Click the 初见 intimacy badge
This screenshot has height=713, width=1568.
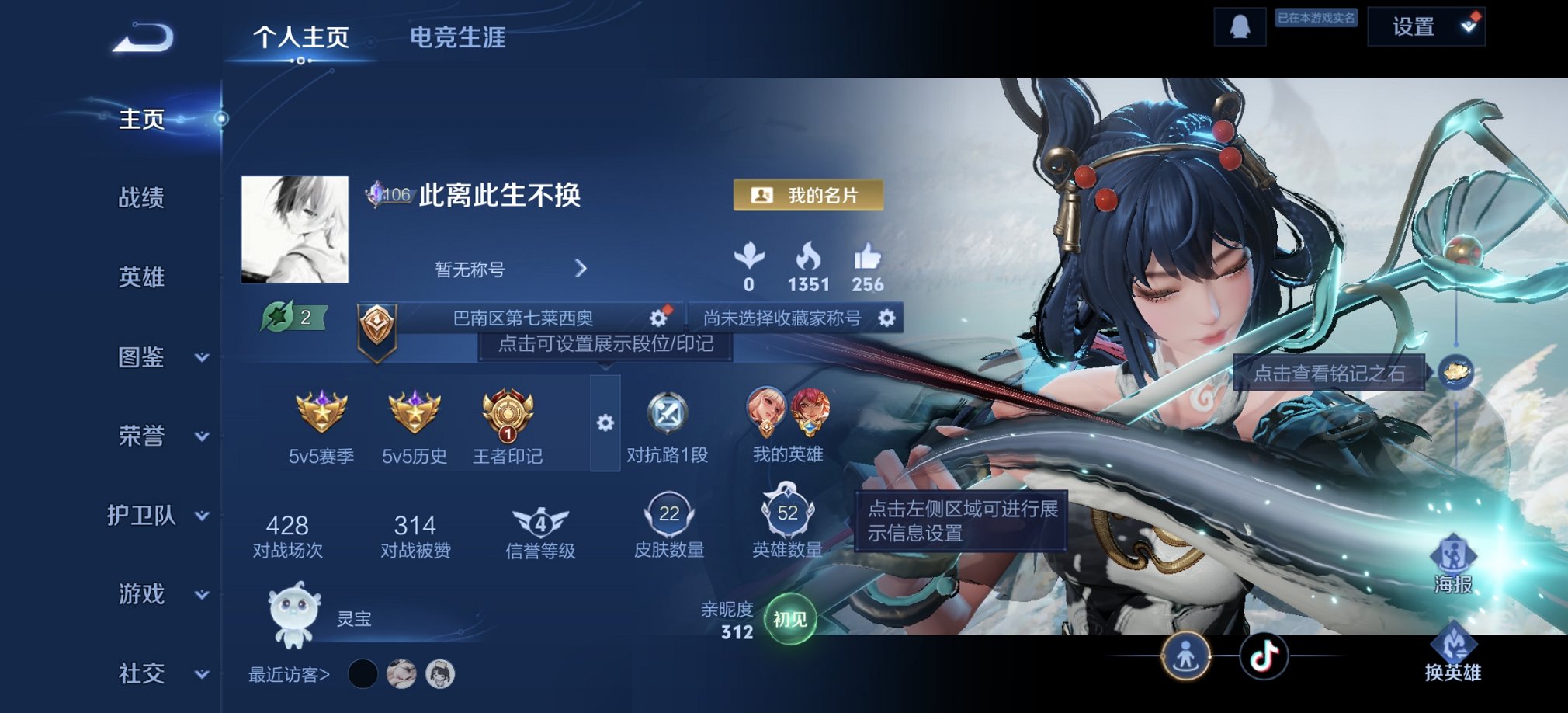[790, 618]
